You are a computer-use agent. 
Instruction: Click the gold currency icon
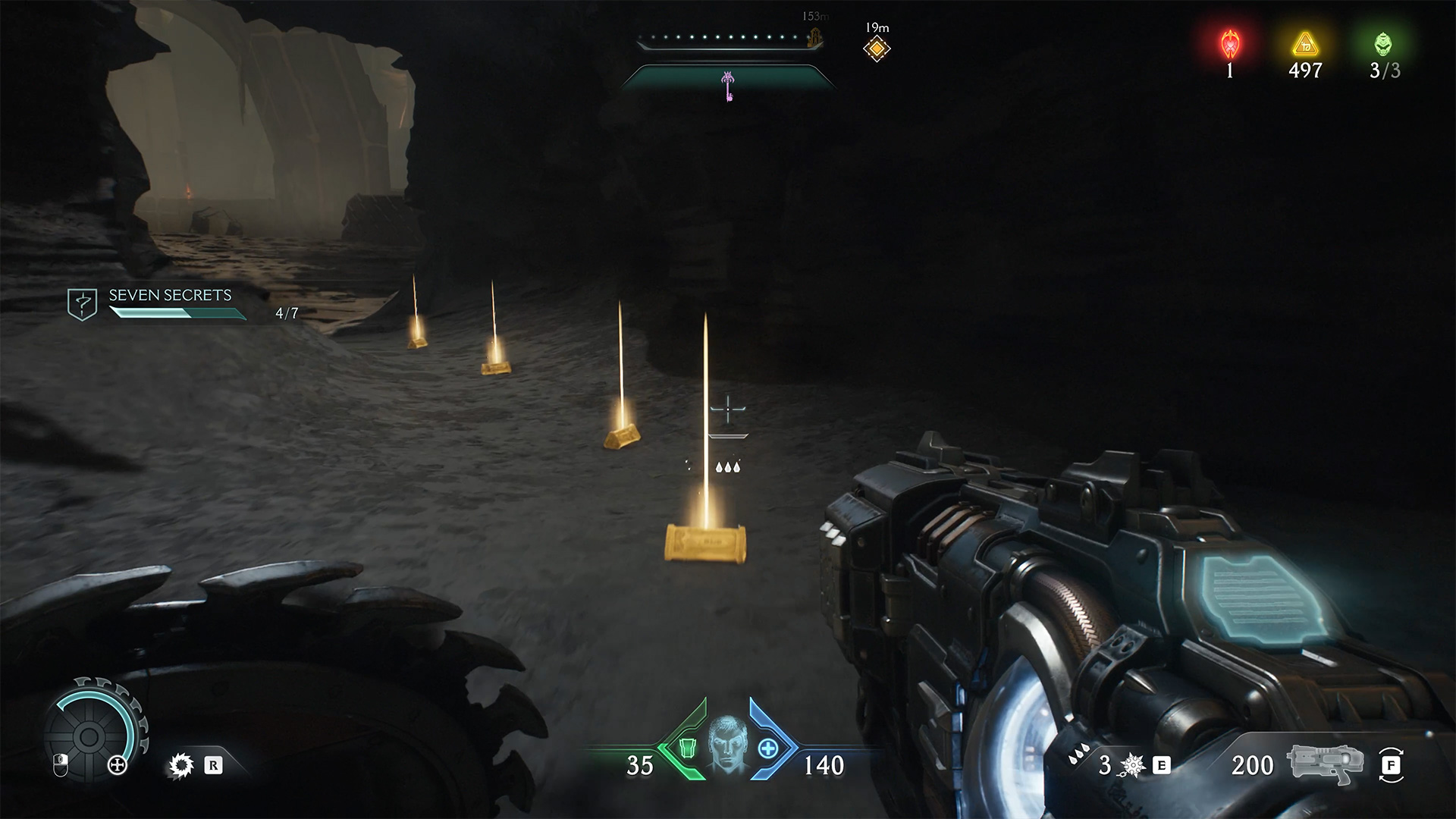point(1305,45)
